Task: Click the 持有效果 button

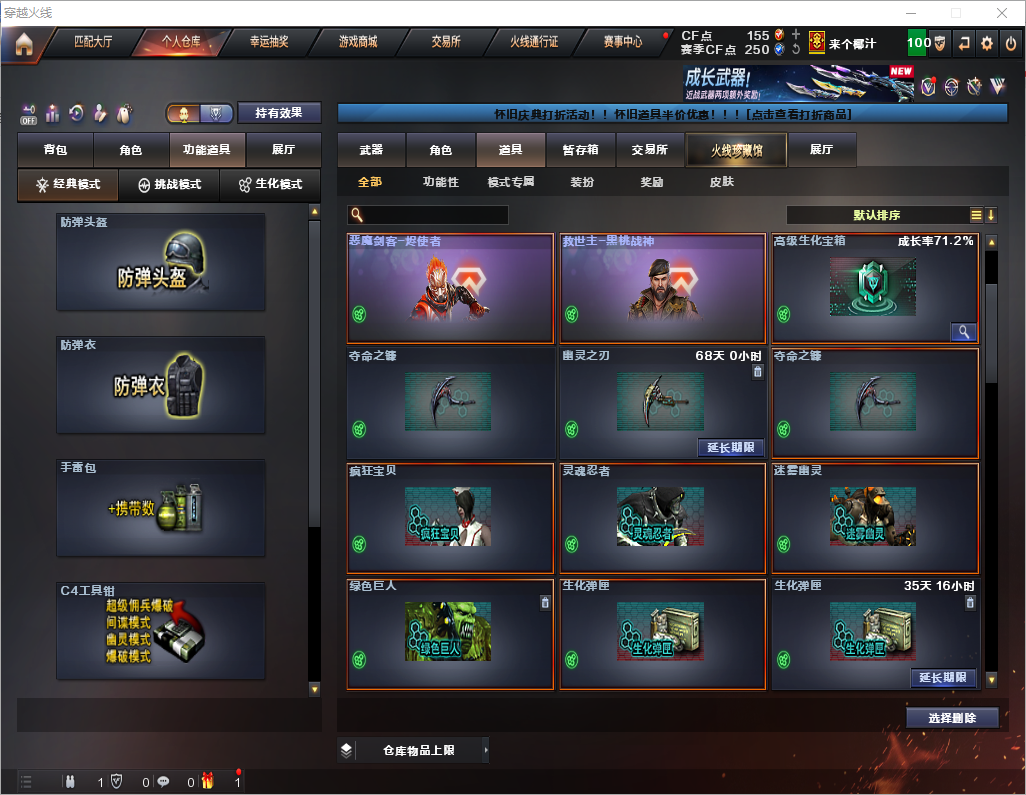Action: (x=279, y=113)
